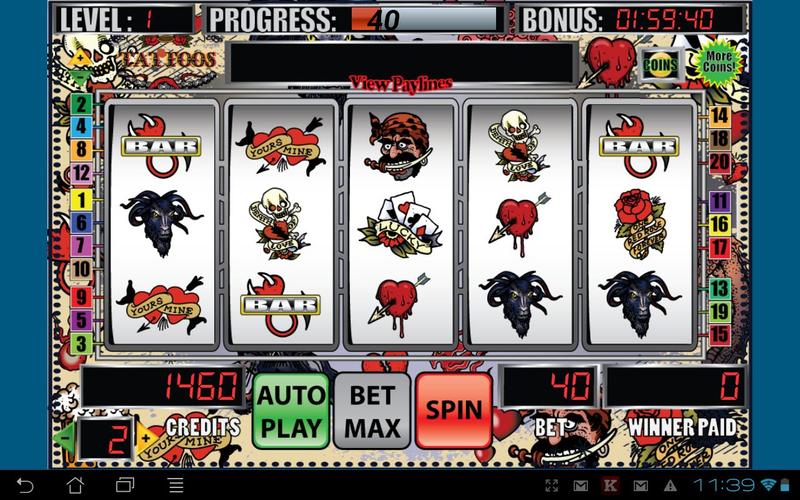Image resolution: width=800 pixels, height=500 pixels.
Task: Increase the bet per line with plus arrow
Action: coord(145,436)
